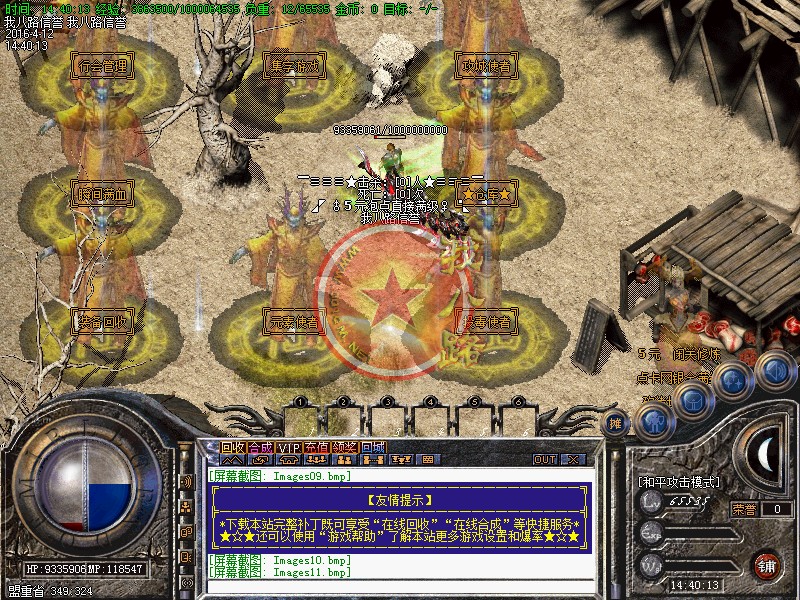800x600 pixels.
Task: Click the 回城 return-to-town tab
Action: (373, 447)
